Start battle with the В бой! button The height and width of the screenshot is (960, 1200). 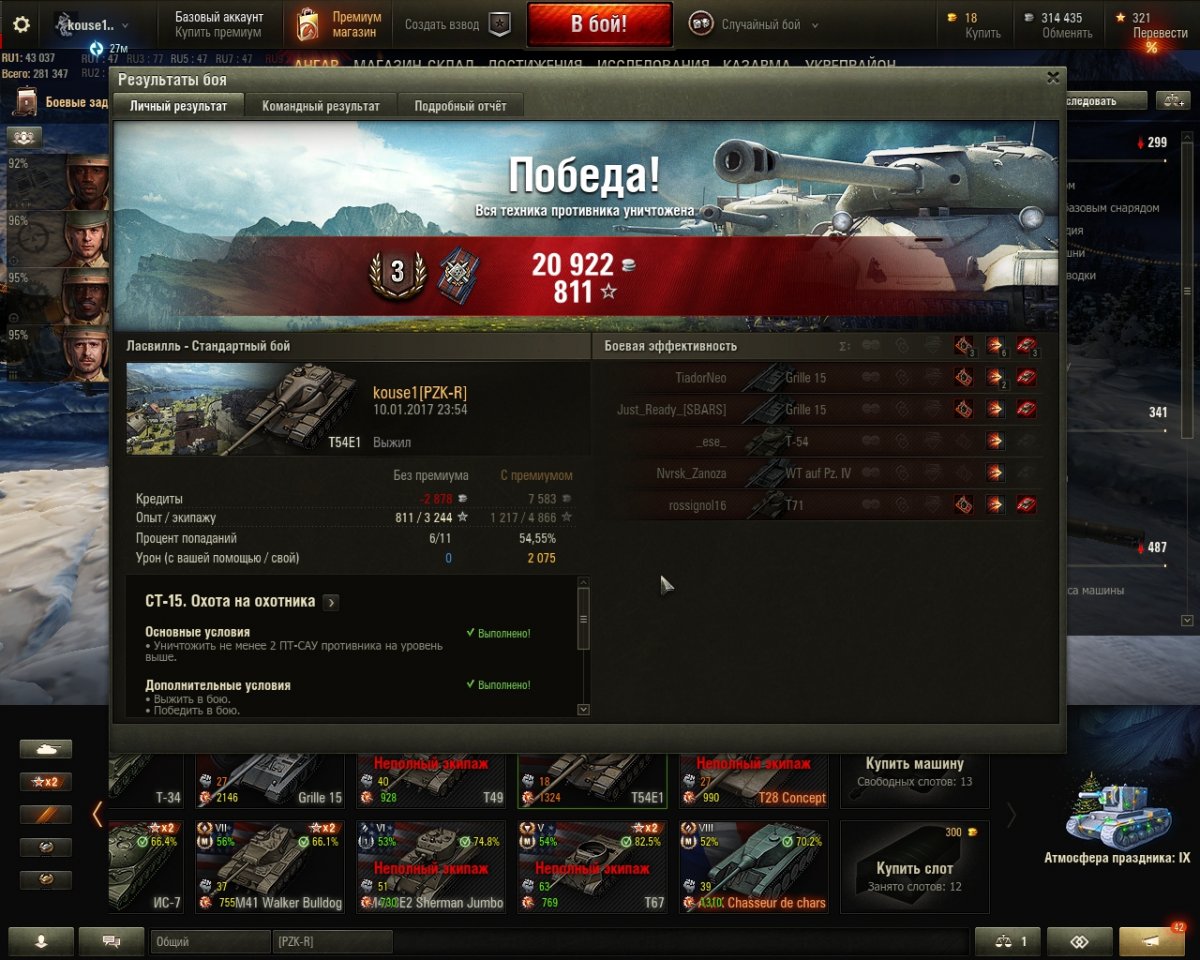point(598,25)
